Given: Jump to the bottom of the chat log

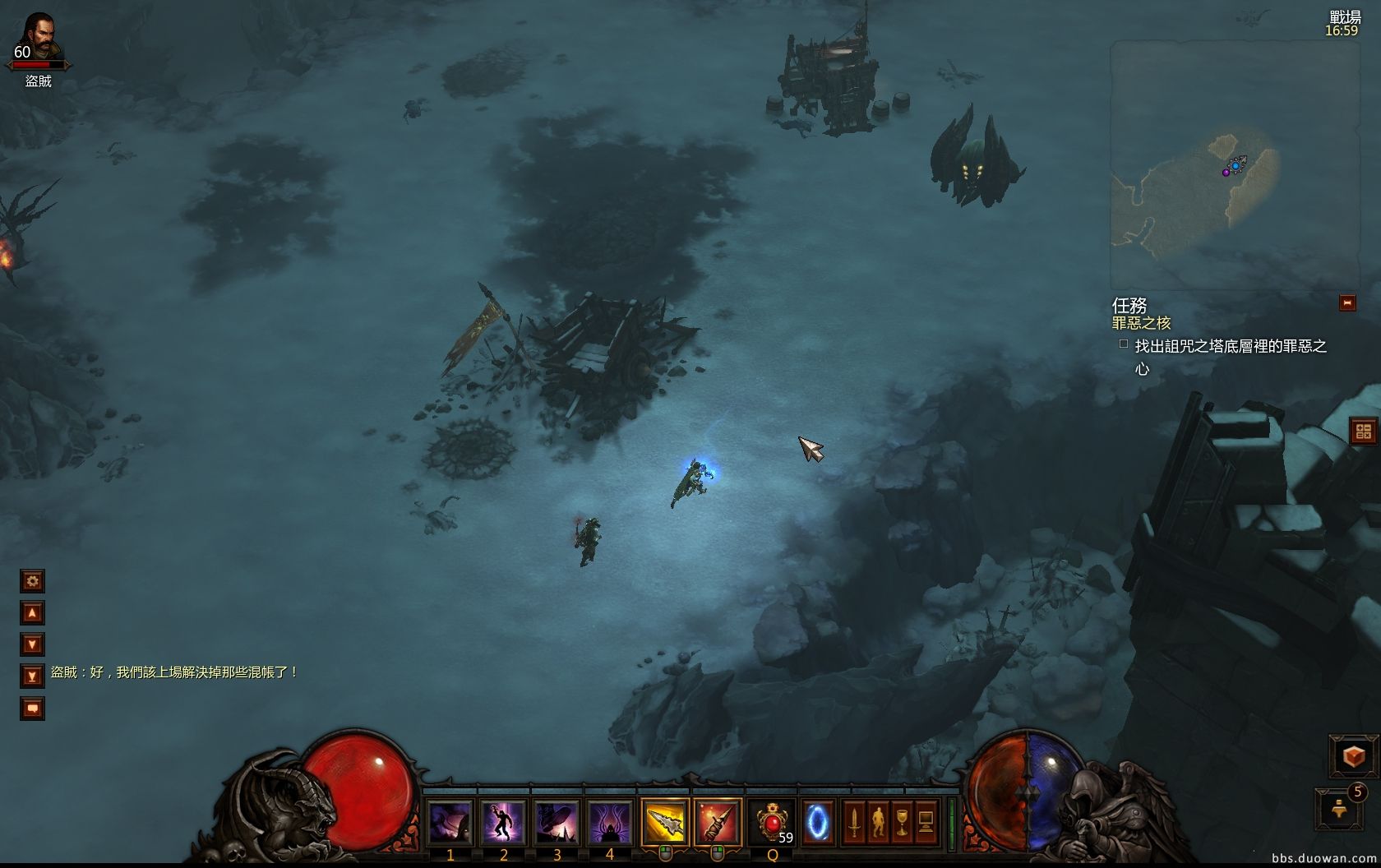Looking at the screenshot, I should (32, 676).
